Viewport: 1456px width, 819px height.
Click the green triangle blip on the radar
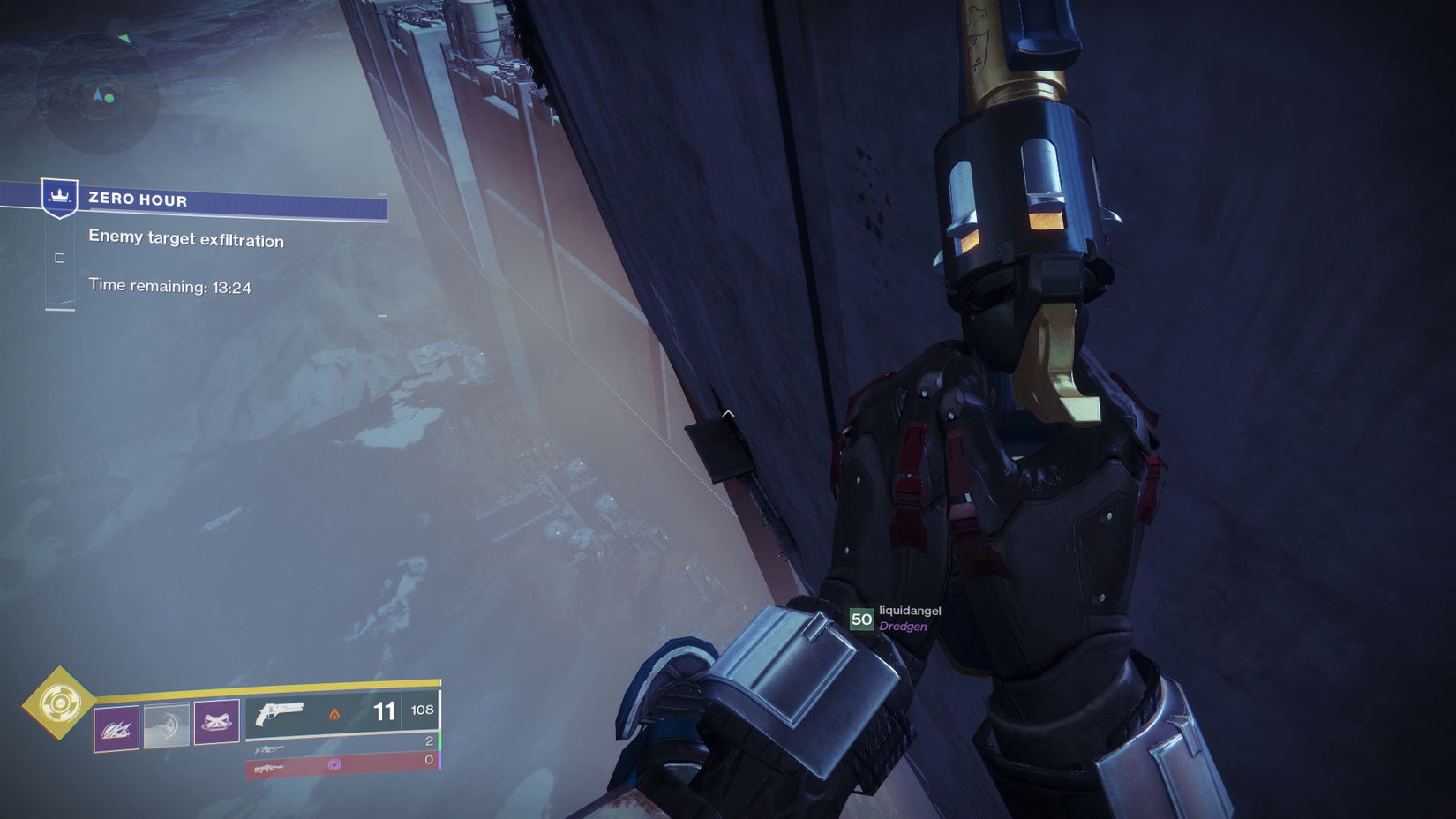point(125,39)
